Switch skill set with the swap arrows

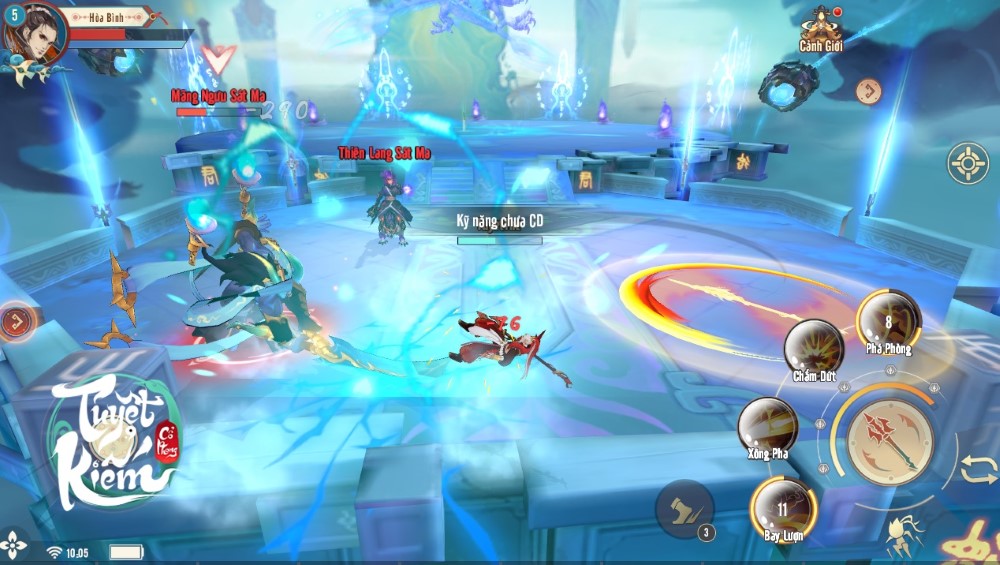(978, 468)
